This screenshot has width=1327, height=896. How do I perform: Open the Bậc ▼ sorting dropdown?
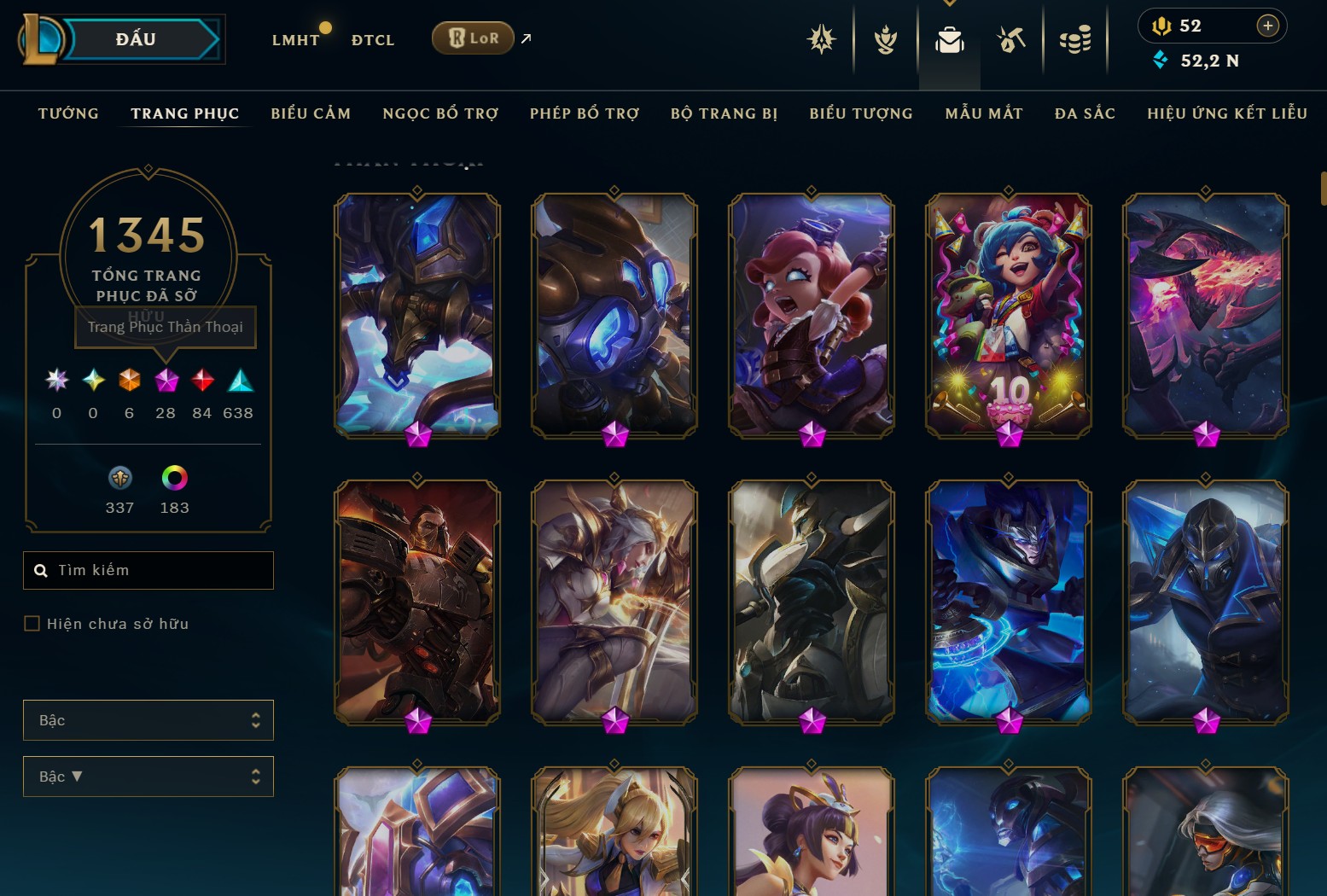coord(148,777)
